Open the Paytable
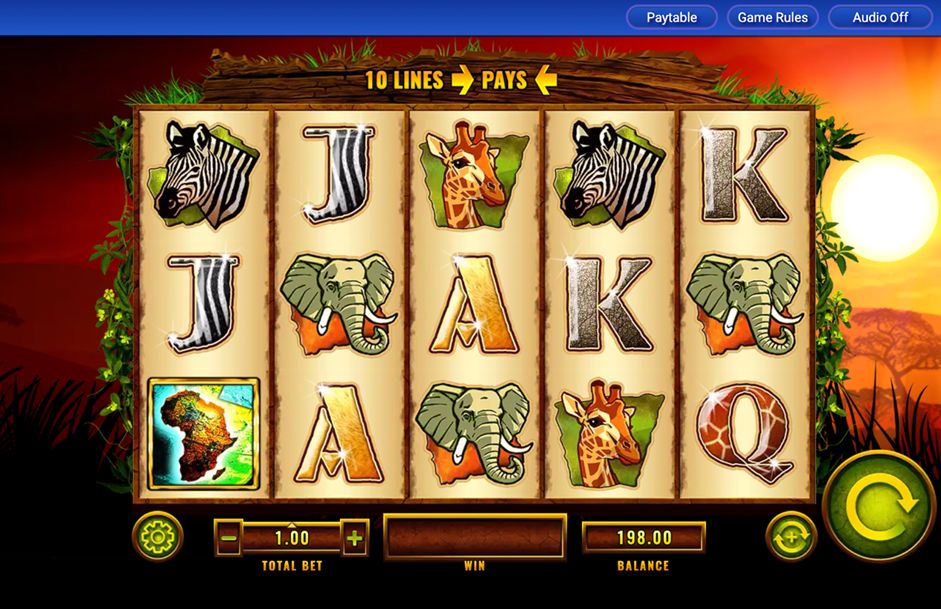Viewport: 941px width, 609px height. [671, 17]
